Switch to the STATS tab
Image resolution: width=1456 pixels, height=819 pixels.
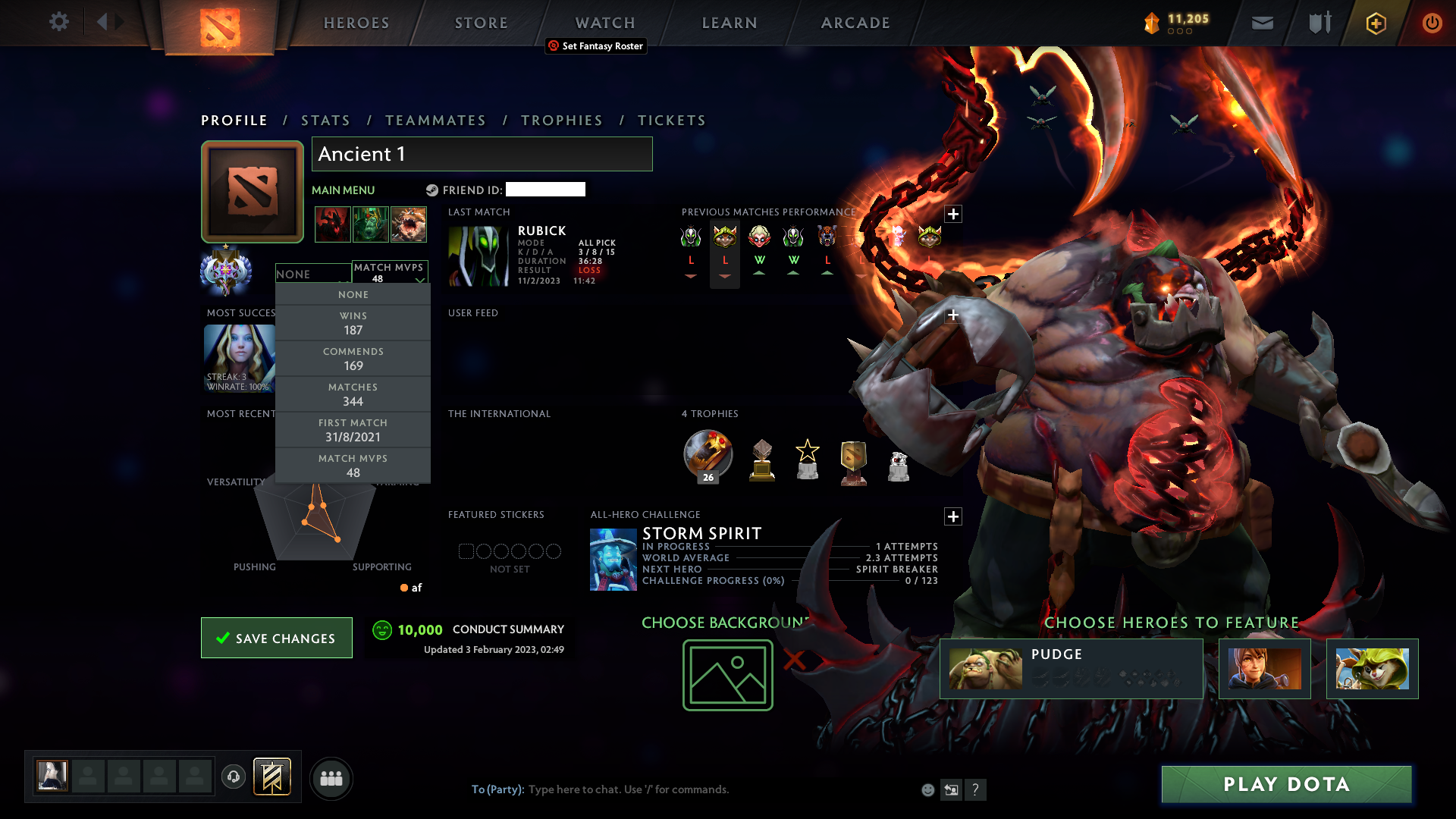coord(325,120)
